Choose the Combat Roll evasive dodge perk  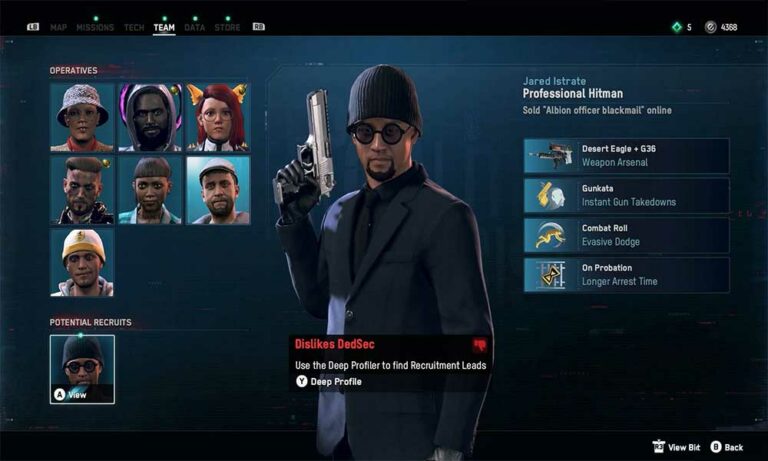click(626, 235)
